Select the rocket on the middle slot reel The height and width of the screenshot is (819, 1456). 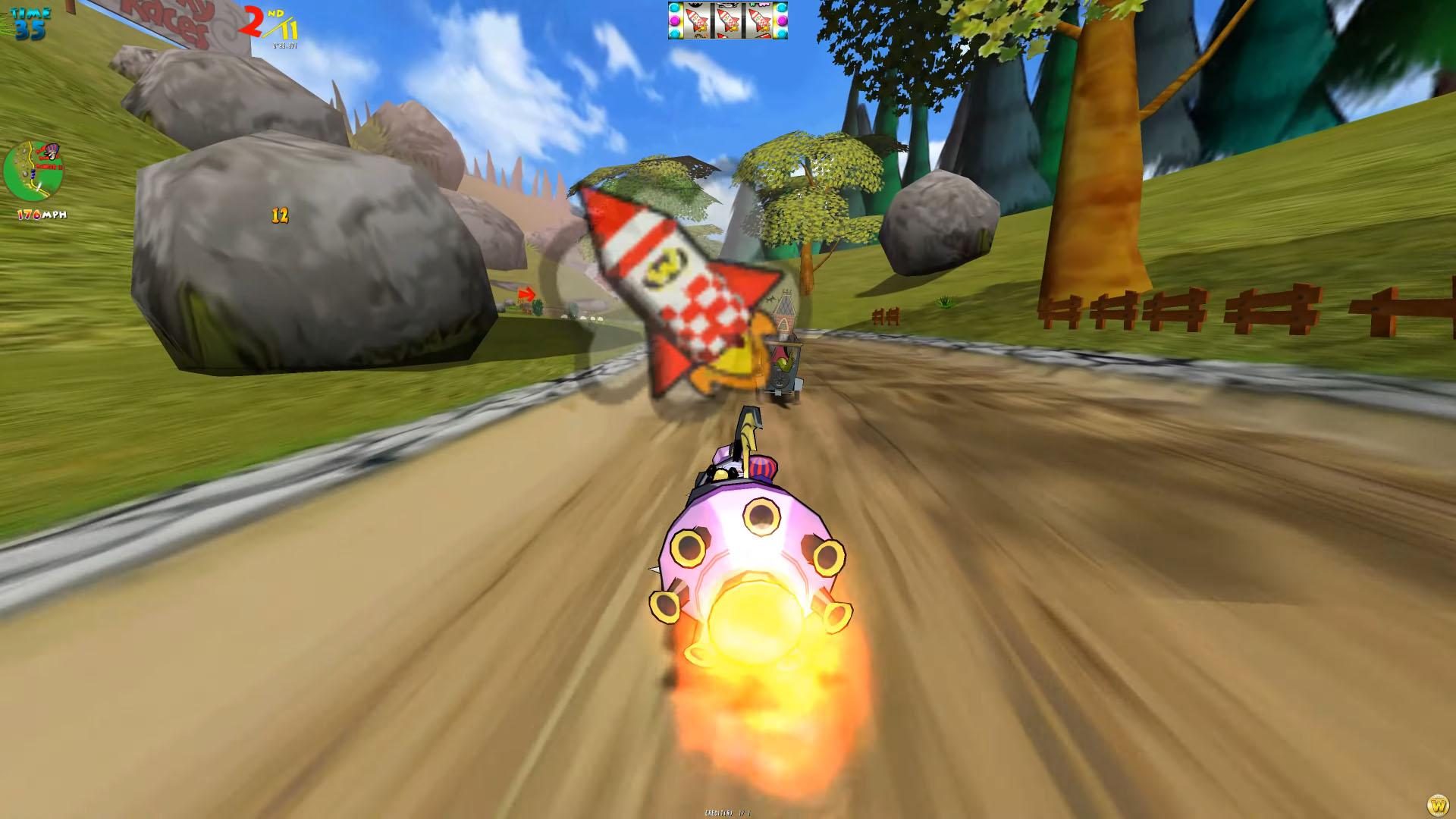pyautogui.click(x=729, y=20)
